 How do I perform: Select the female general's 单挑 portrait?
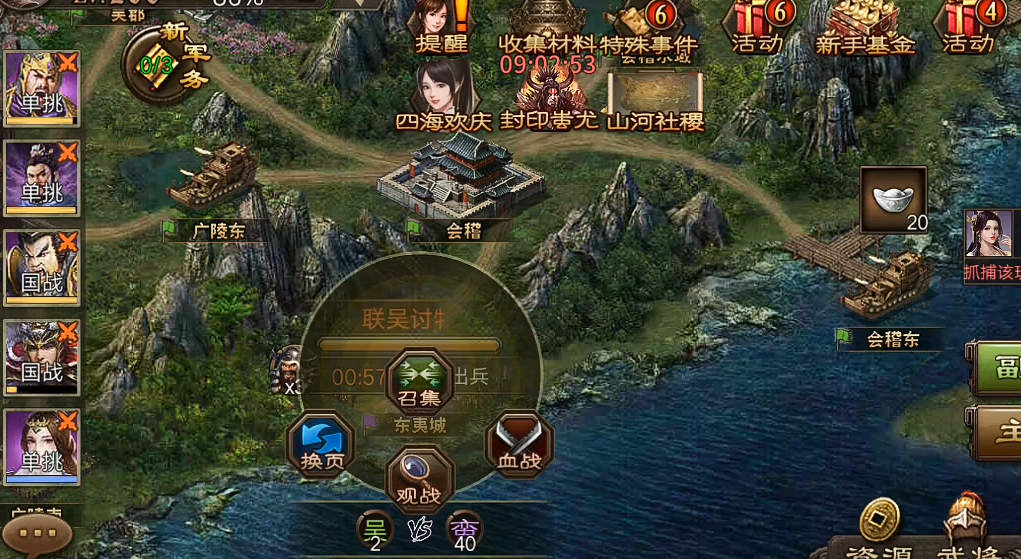42,447
